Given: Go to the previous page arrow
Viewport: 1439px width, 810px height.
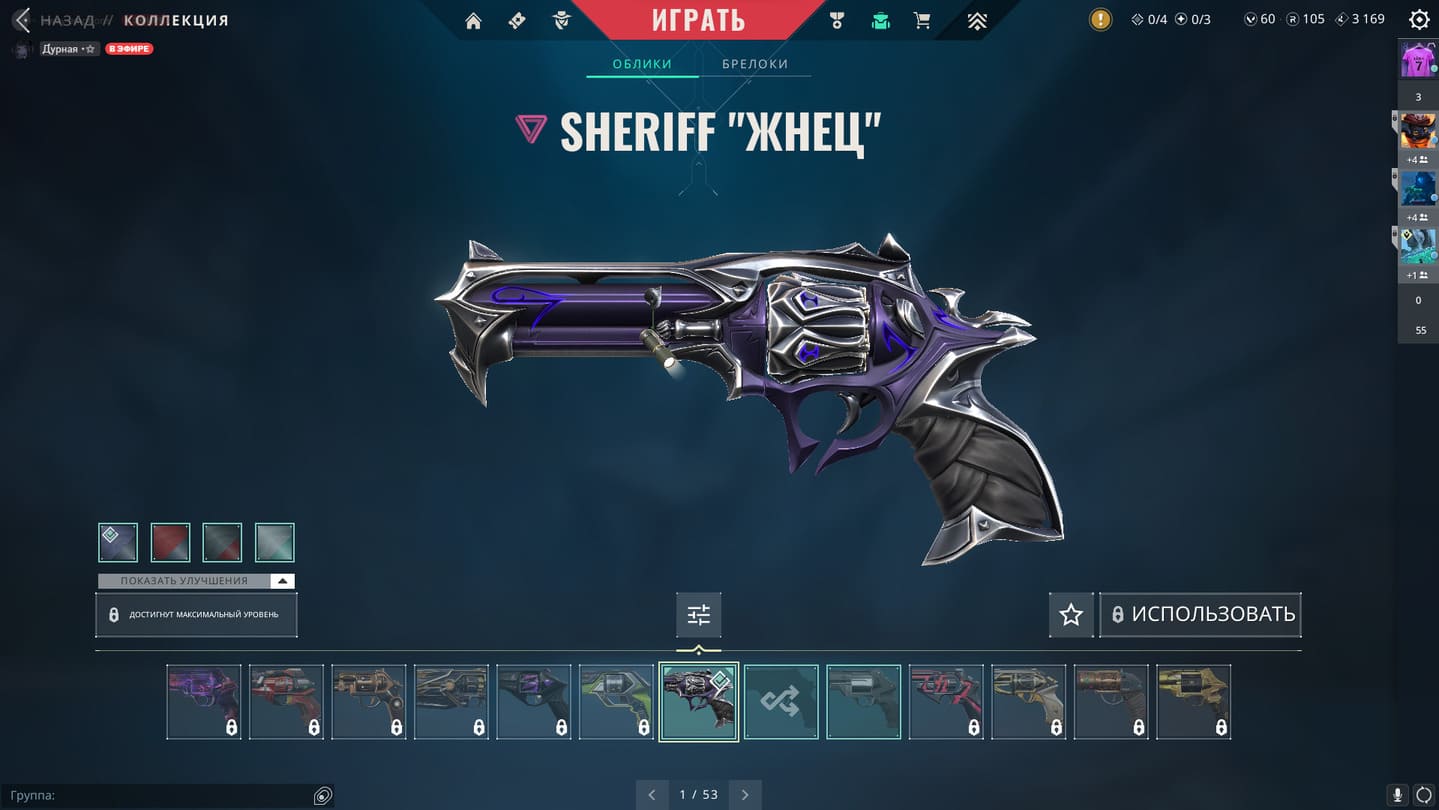Looking at the screenshot, I should pos(652,795).
